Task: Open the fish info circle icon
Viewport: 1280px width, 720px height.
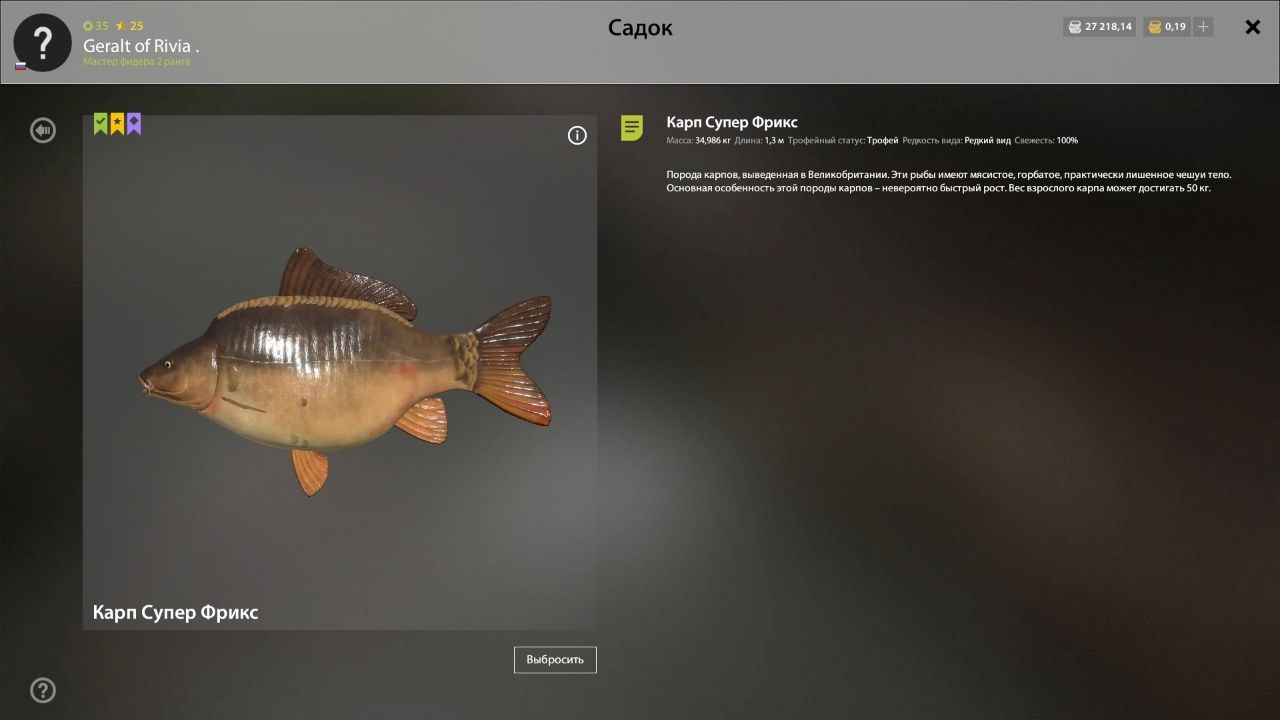Action: (577, 136)
